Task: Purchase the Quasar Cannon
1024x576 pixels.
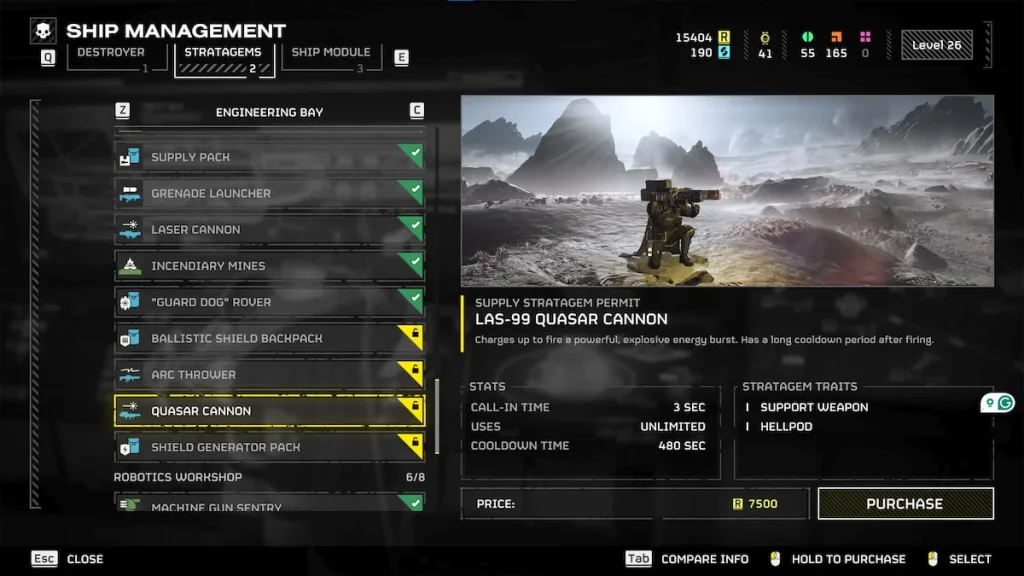Action: [x=905, y=504]
